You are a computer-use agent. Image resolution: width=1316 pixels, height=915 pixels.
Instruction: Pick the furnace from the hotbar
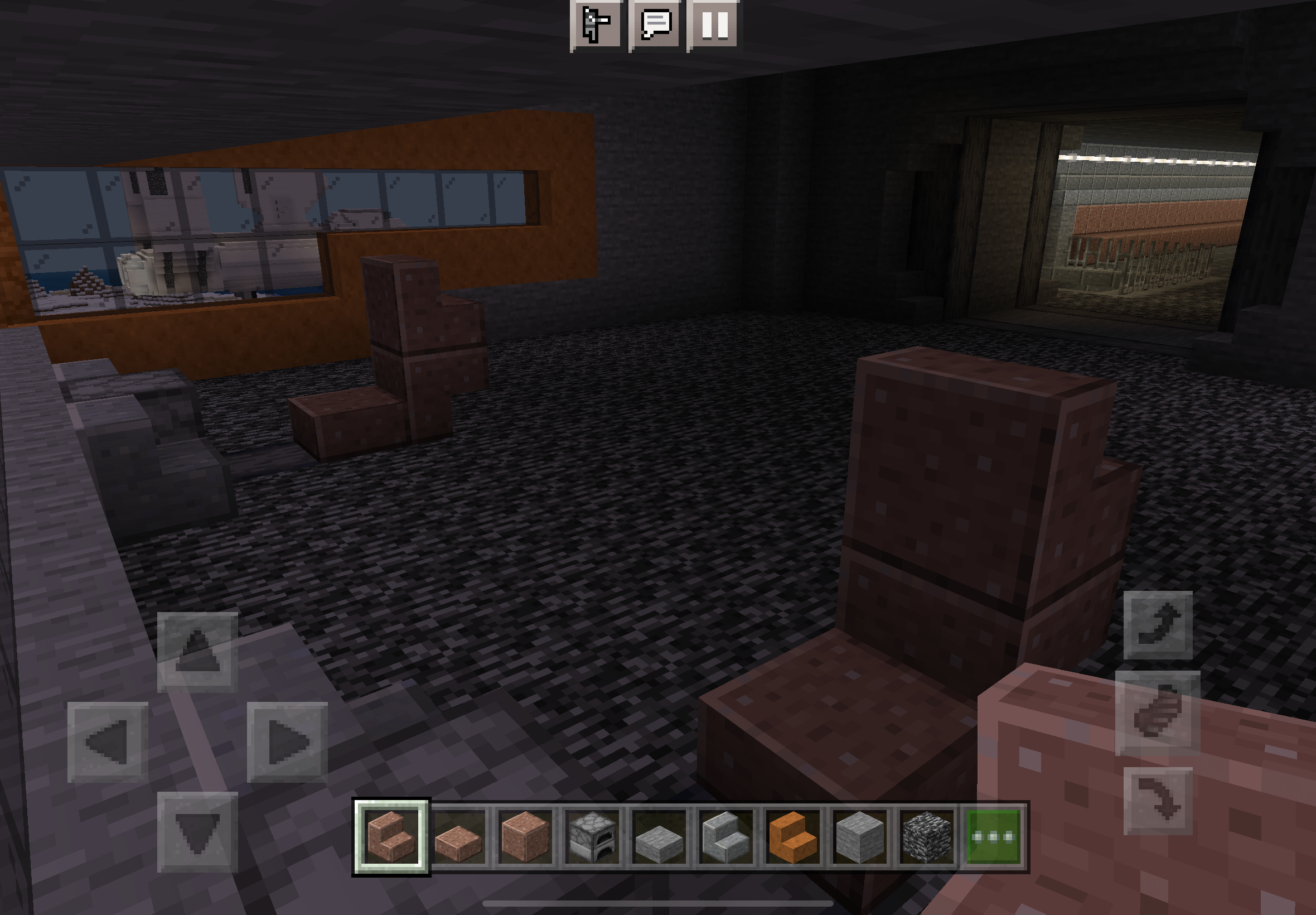point(592,836)
